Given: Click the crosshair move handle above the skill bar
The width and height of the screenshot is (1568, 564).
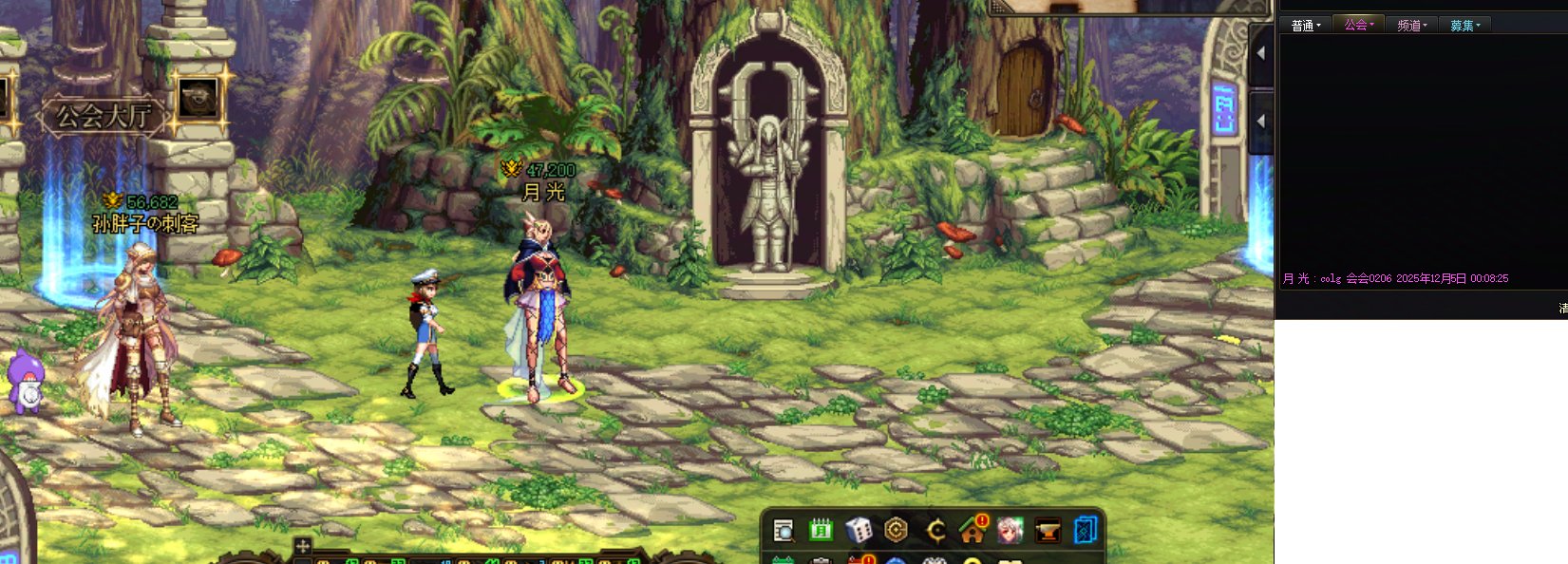Looking at the screenshot, I should tap(302, 546).
